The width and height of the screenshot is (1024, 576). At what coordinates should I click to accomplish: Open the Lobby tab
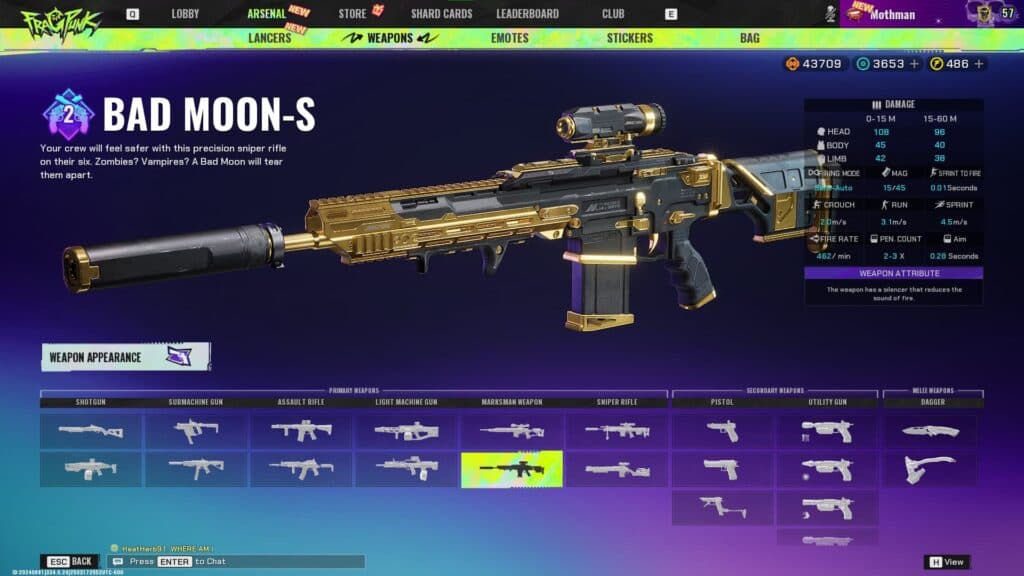pos(185,14)
